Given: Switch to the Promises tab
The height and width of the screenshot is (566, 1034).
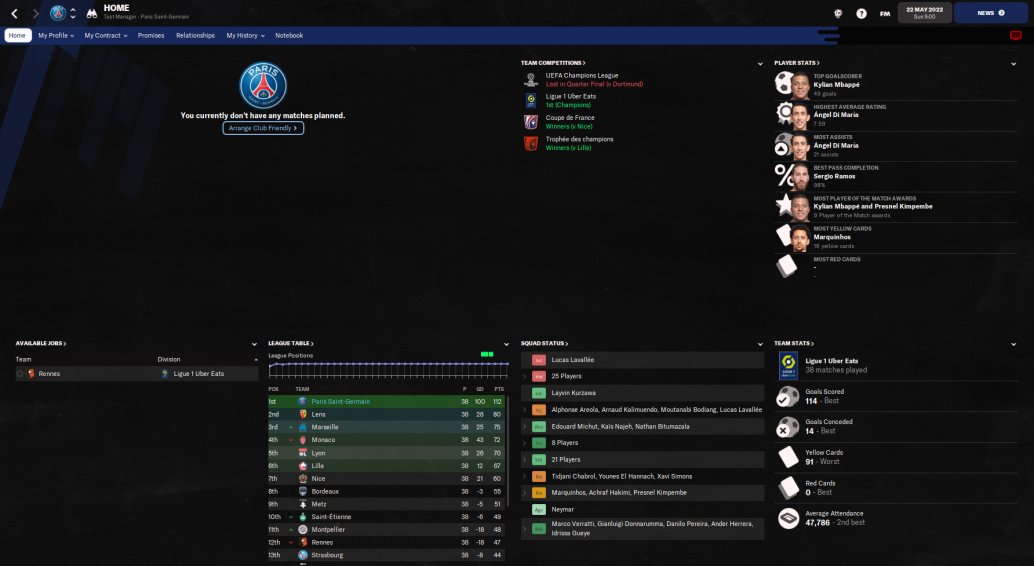Looking at the screenshot, I should [x=151, y=35].
